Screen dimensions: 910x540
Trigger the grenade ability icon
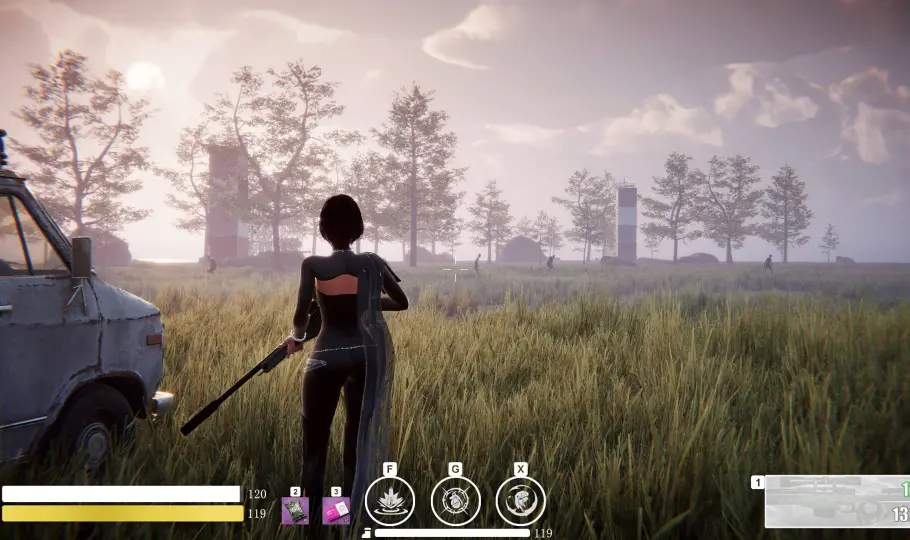455,500
